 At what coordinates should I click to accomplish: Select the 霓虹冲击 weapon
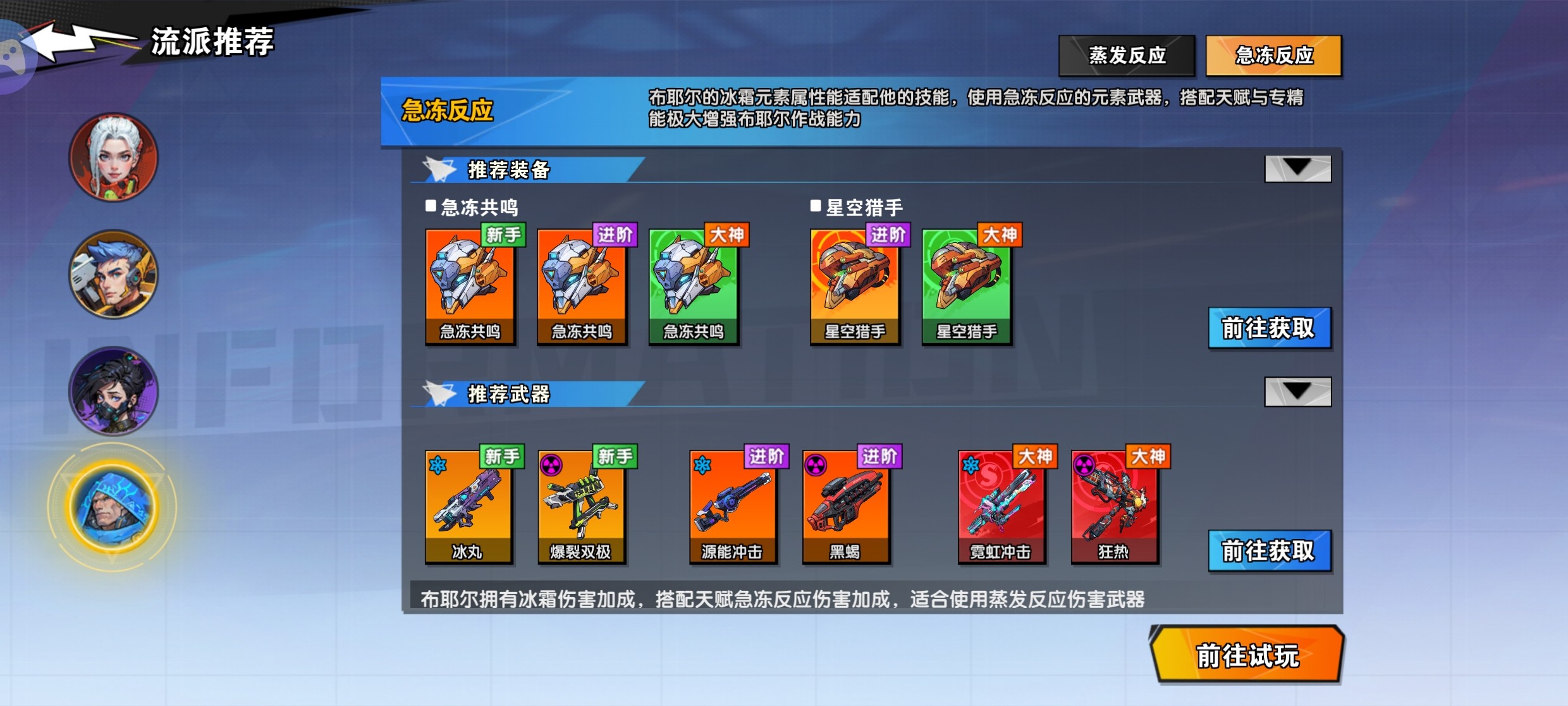[x=1001, y=507]
